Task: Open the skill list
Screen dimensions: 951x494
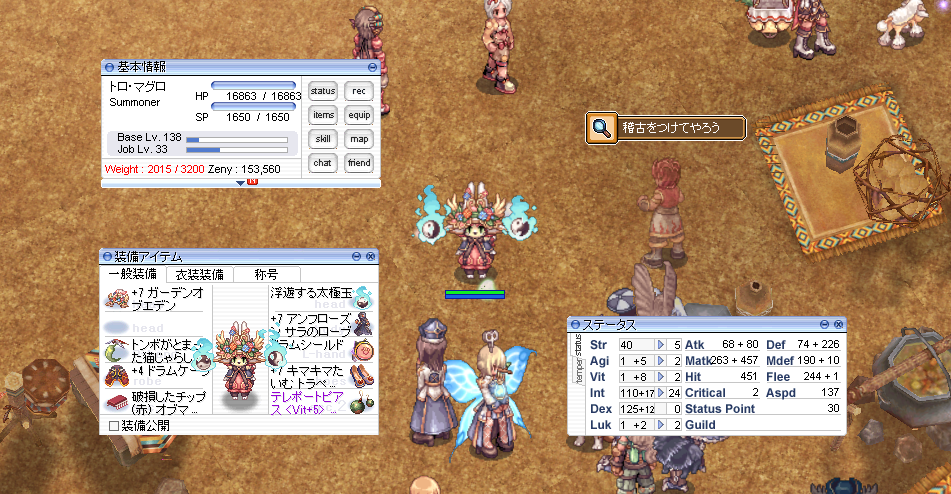Action: pos(322,139)
